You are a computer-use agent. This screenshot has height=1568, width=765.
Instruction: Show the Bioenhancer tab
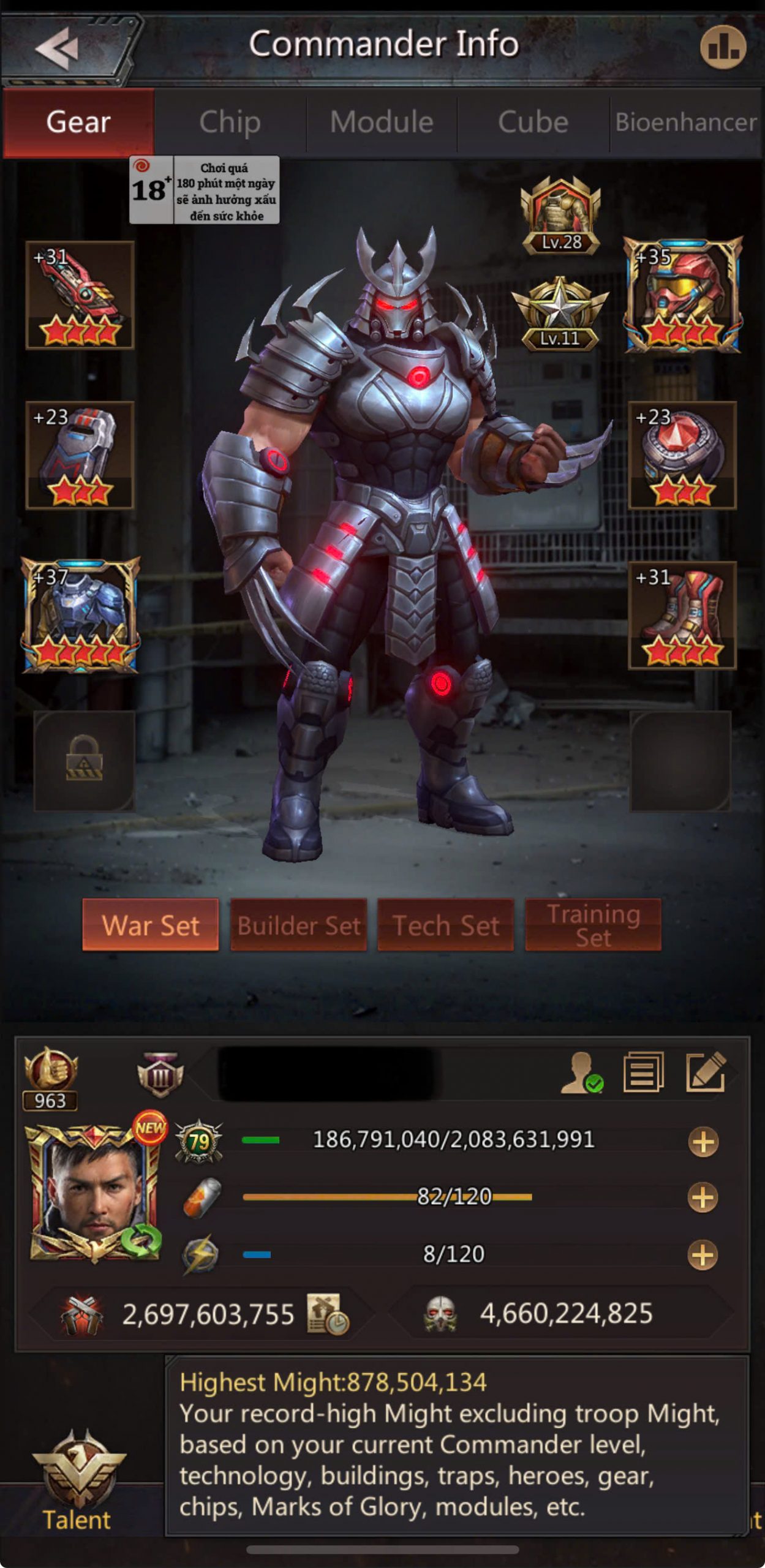(686, 122)
